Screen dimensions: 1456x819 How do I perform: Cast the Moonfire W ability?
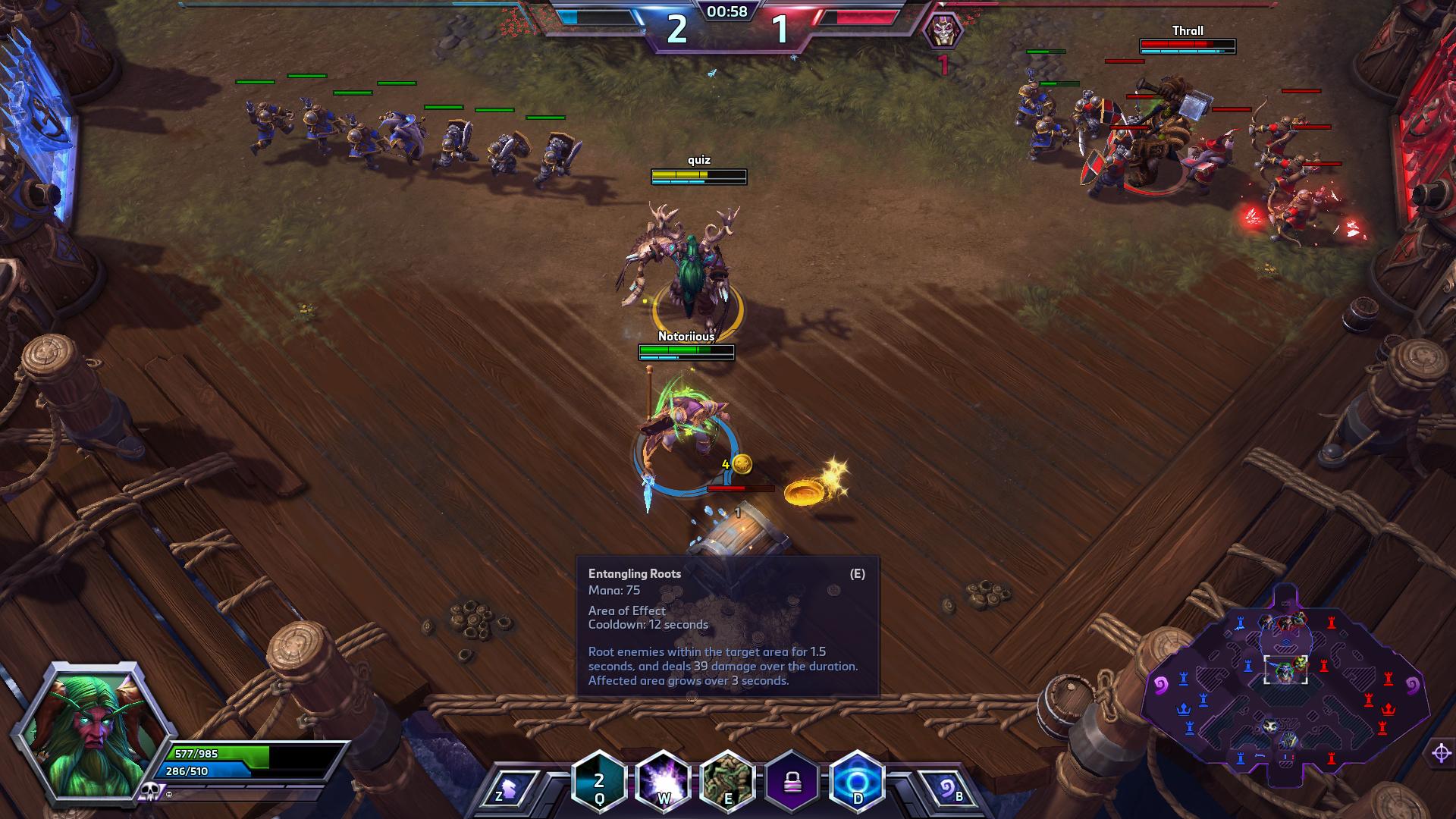664,781
